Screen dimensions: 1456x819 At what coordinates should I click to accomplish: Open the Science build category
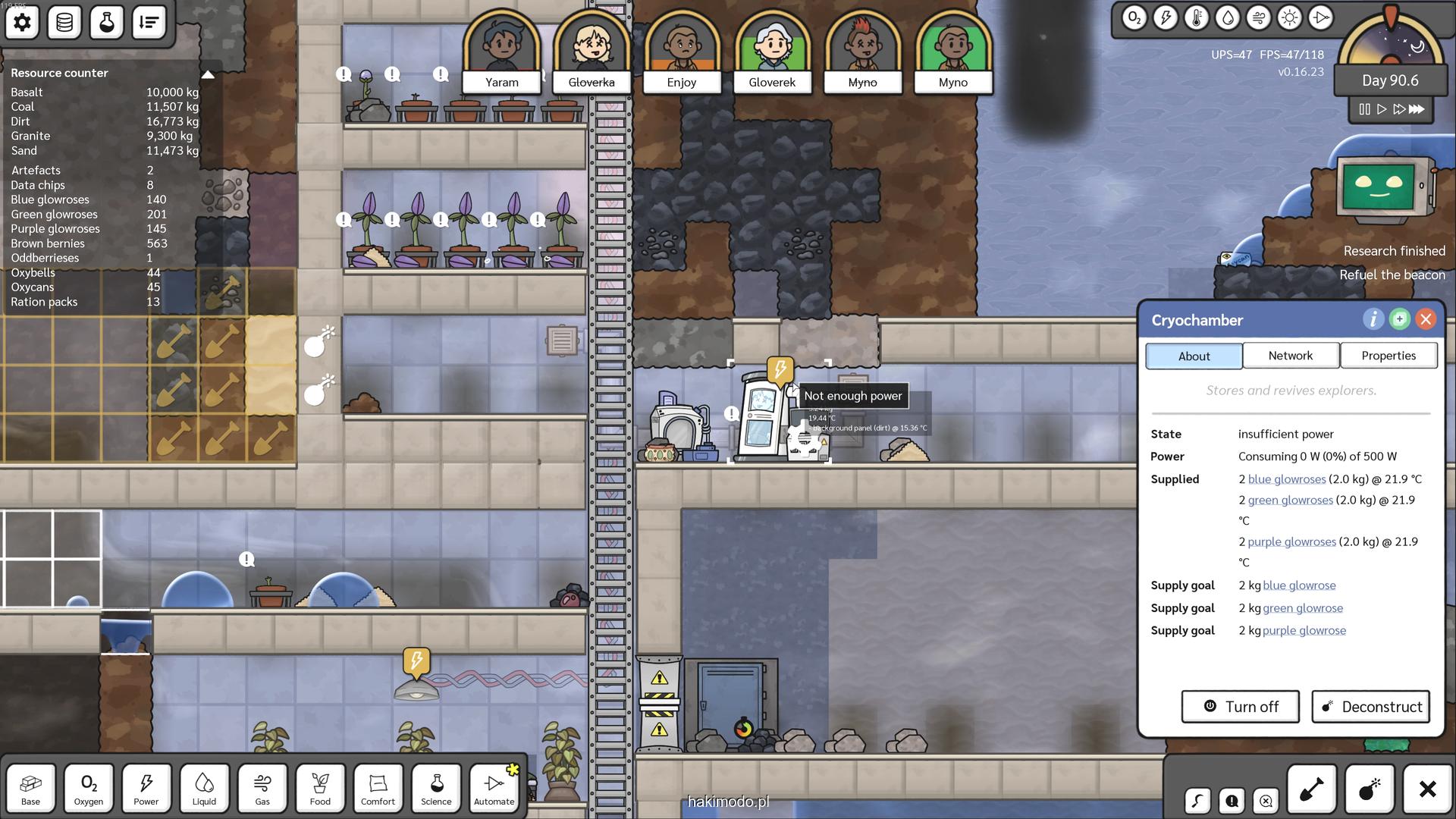[436, 789]
